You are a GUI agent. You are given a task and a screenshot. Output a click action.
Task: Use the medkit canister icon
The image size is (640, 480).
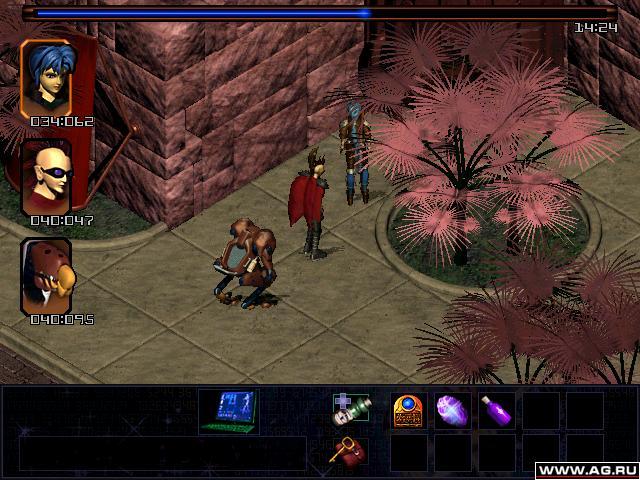pos(350,410)
